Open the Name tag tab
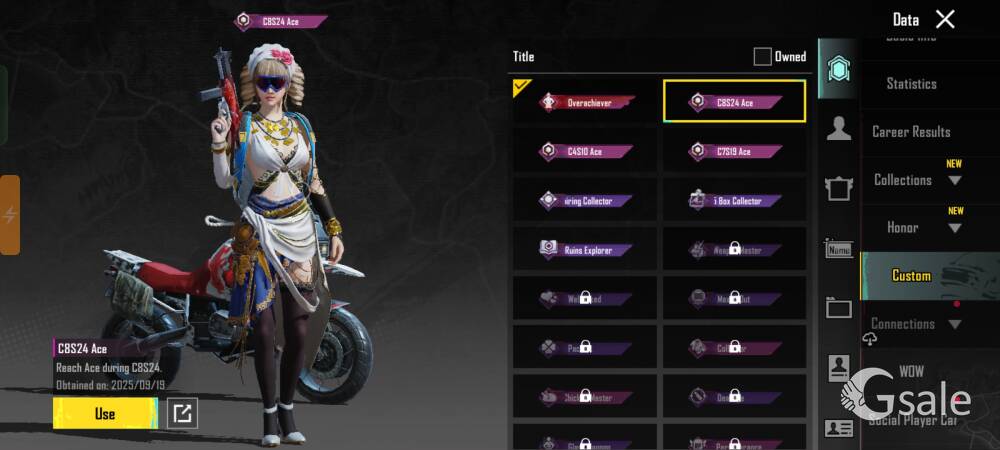 [838, 248]
